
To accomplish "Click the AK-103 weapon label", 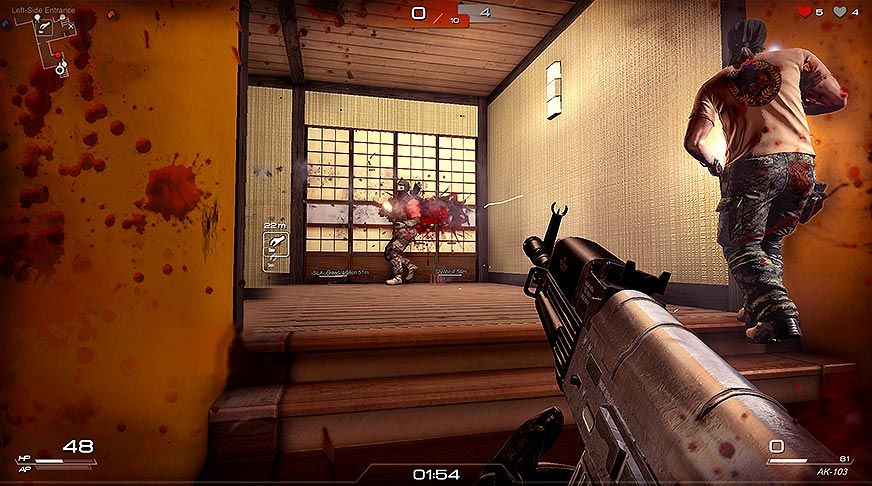I will pos(832,469).
